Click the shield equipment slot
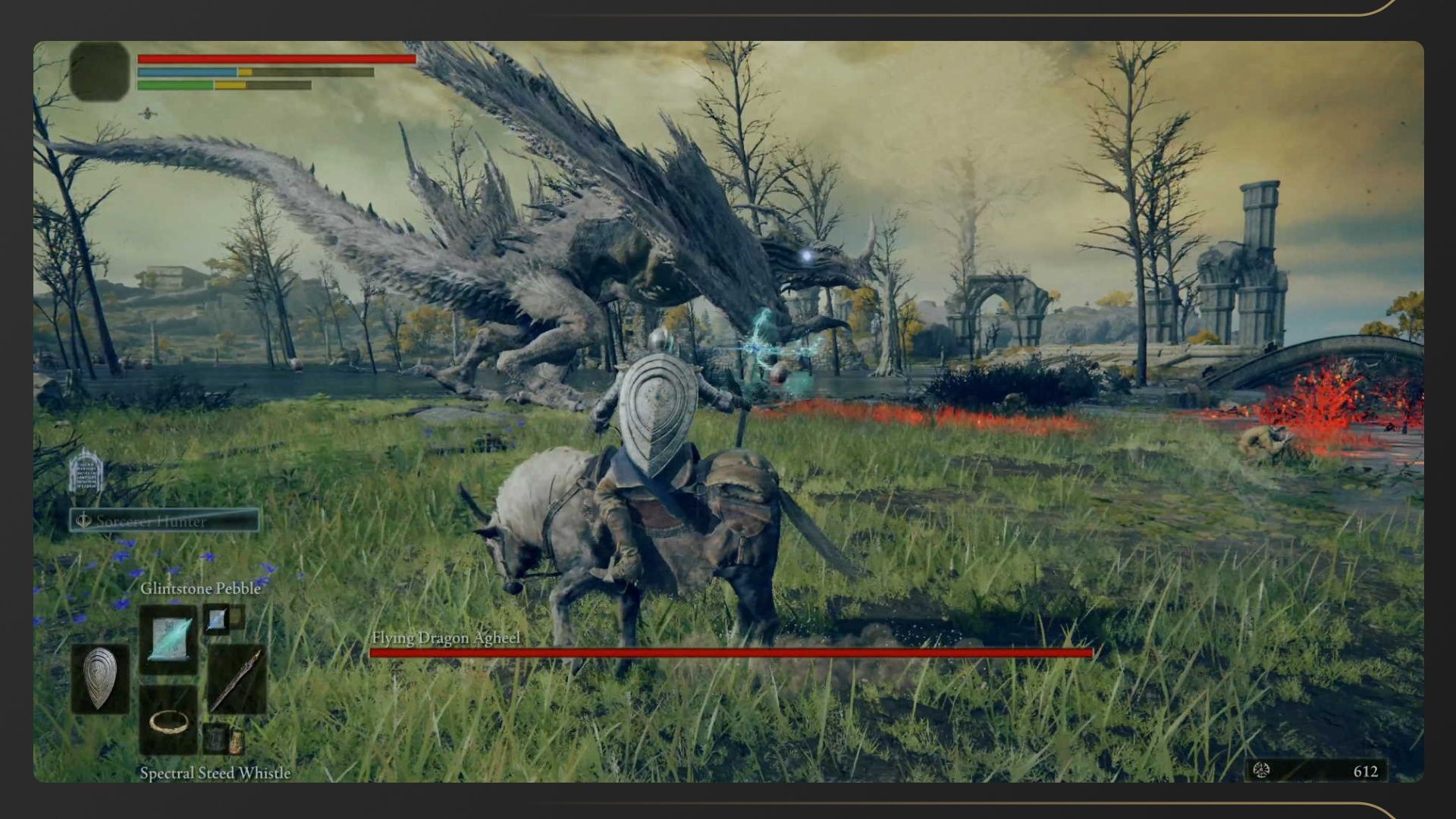Image resolution: width=1456 pixels, height=819 pixels. (99, 679)
